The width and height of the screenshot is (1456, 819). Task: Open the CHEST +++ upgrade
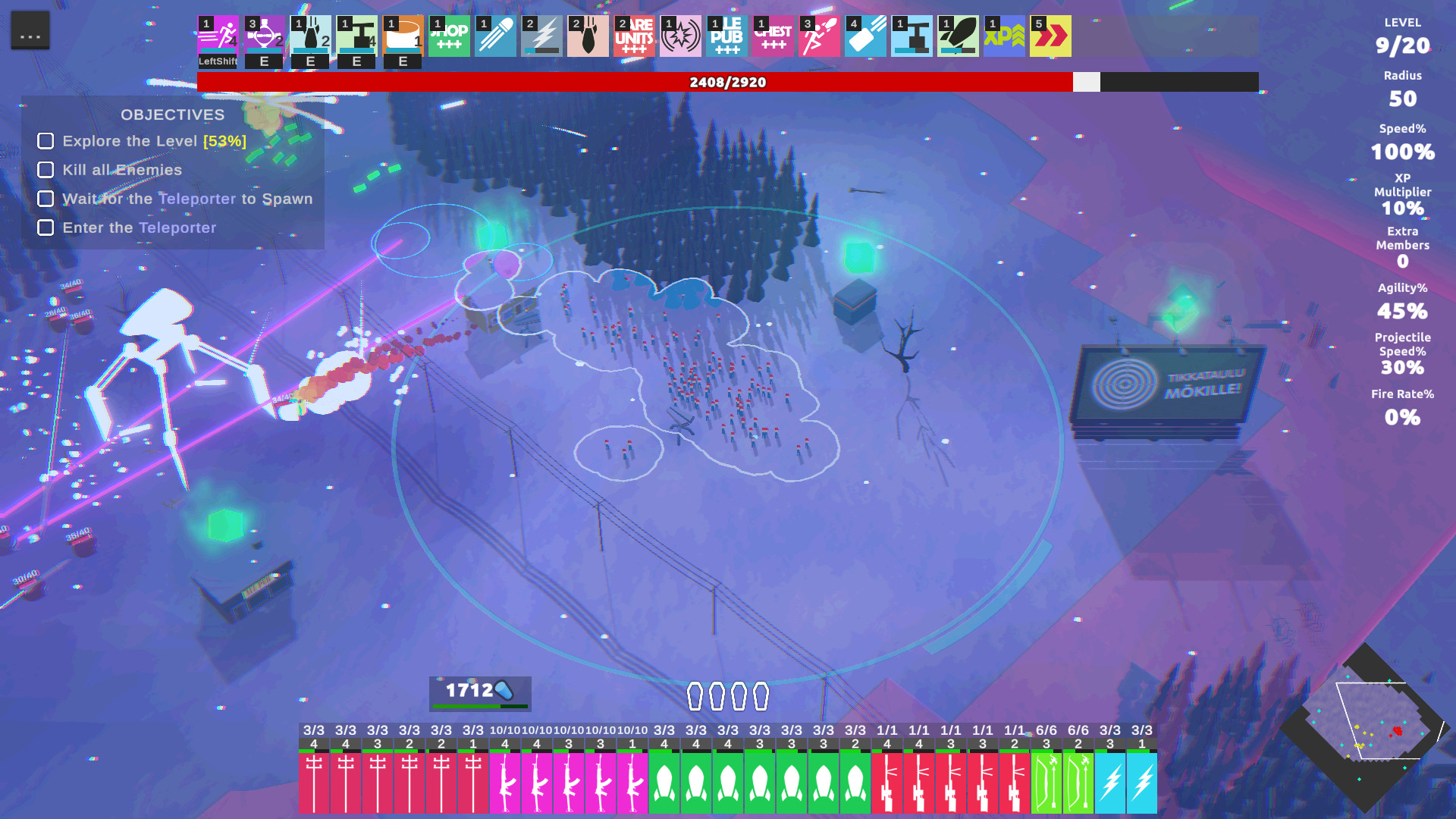point(773,36)
